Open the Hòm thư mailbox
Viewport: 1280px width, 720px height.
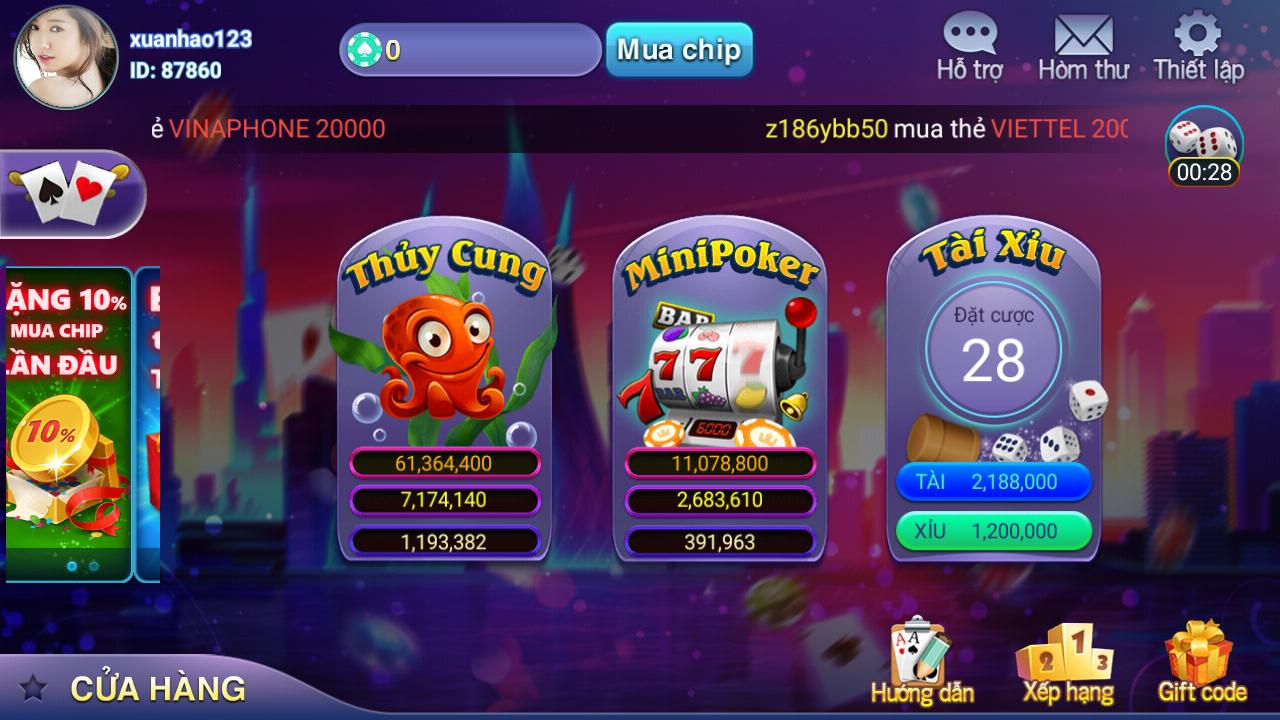point(1082,45)
